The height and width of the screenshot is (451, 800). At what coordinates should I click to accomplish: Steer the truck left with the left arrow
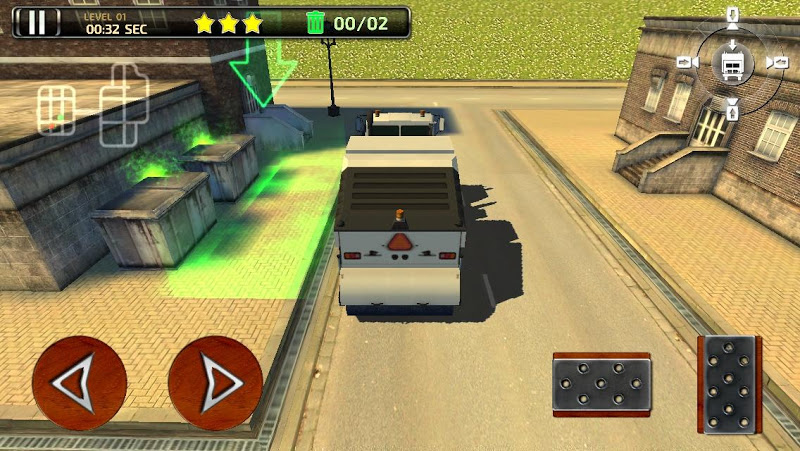[x=79, y=382]
